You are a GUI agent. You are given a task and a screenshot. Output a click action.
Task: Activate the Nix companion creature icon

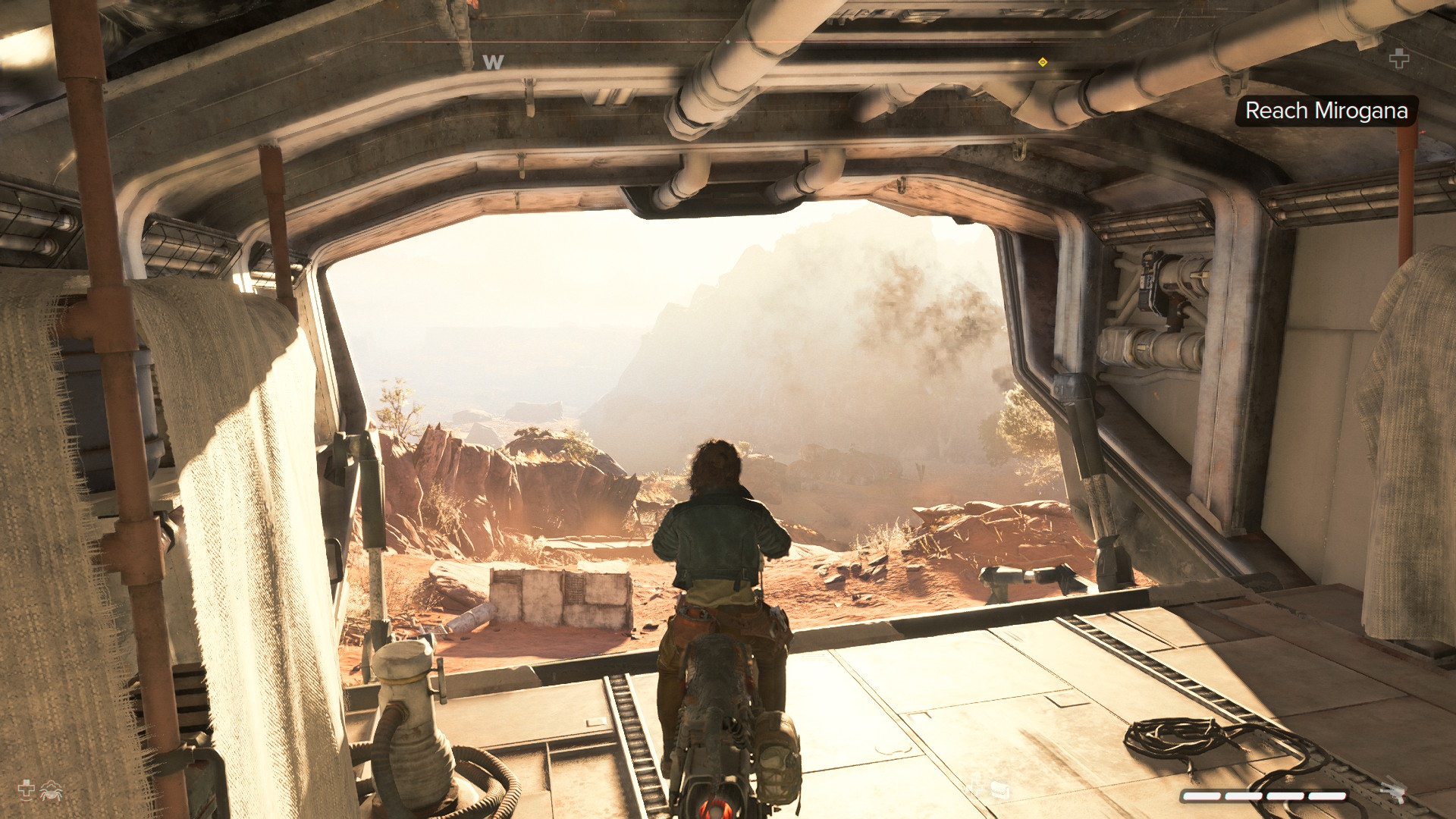pos(52,791)
